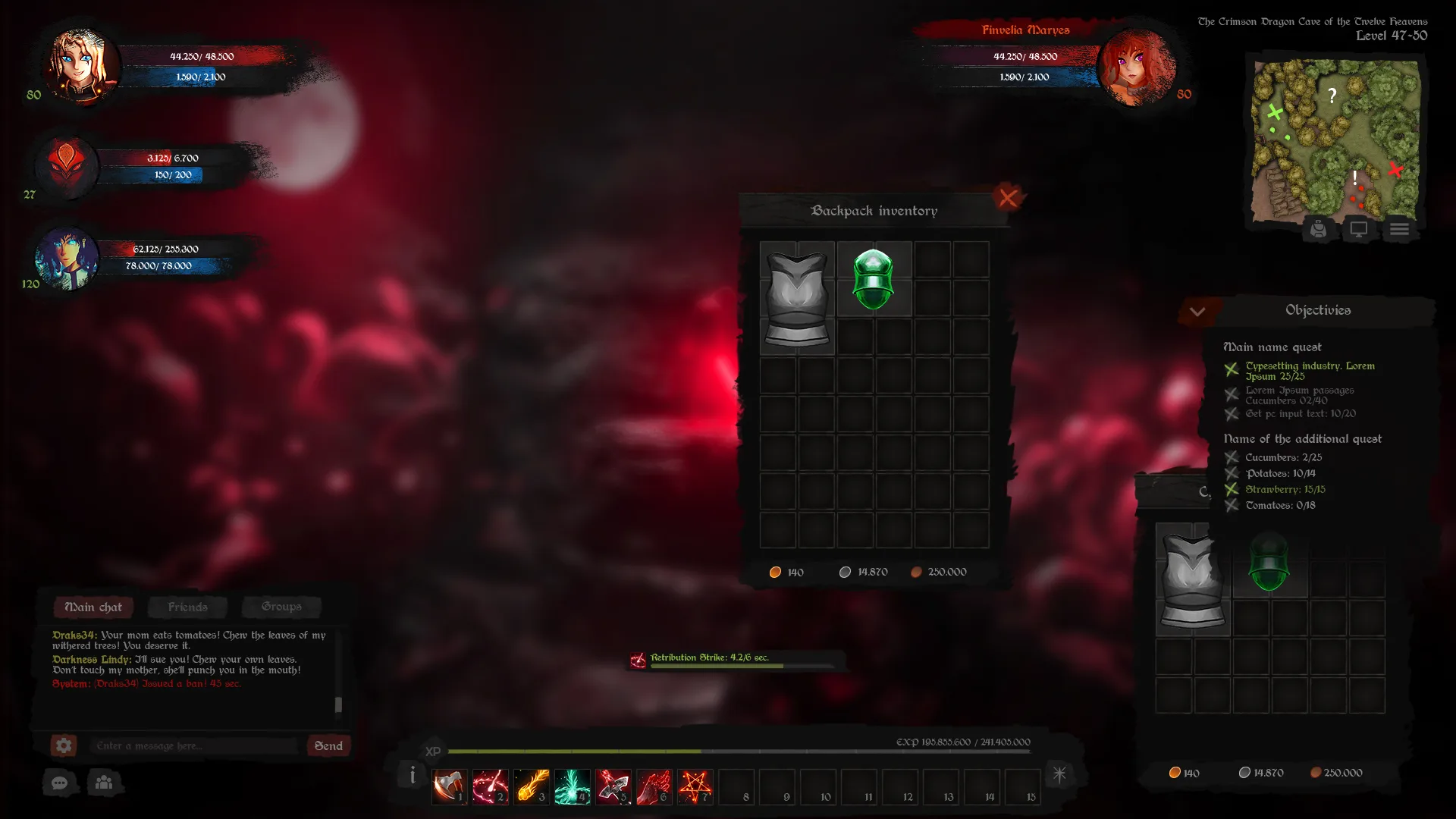Viewport: 1456px width, 819px height.
Task: Open the Main chat tab
Action: [x=93, y=607]
